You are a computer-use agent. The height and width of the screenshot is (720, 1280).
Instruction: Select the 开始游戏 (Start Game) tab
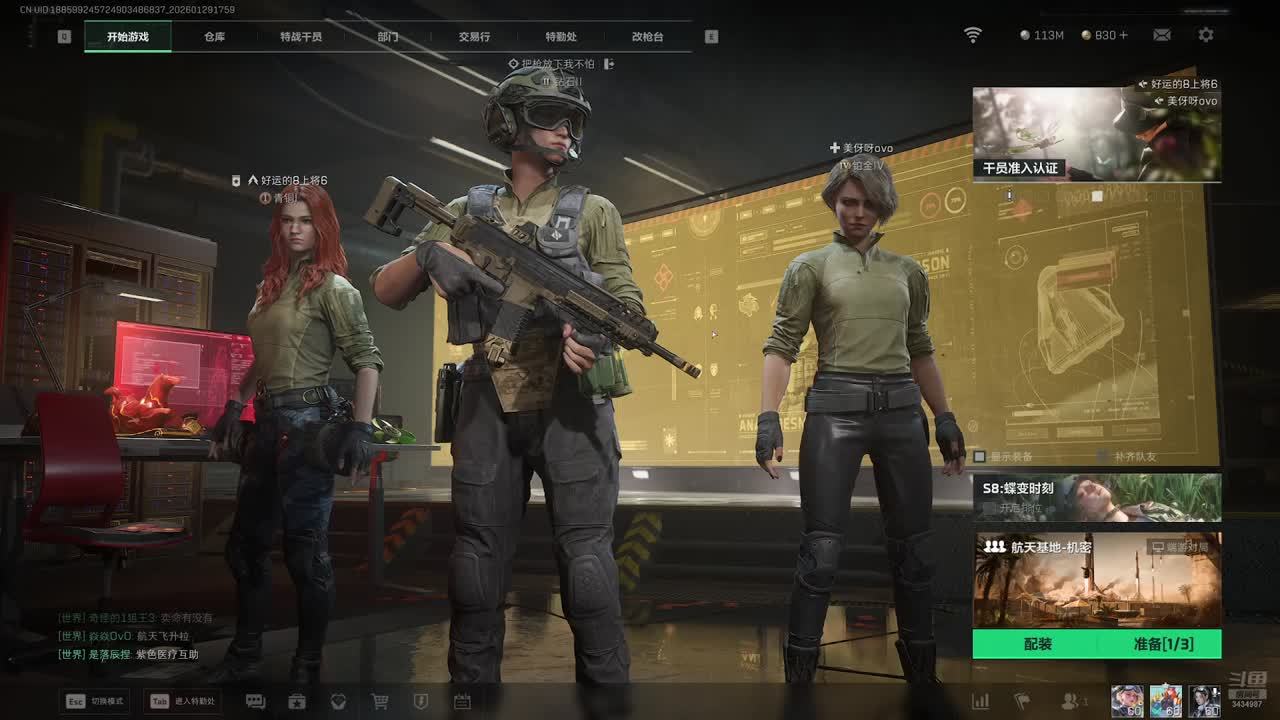(128, 37)
